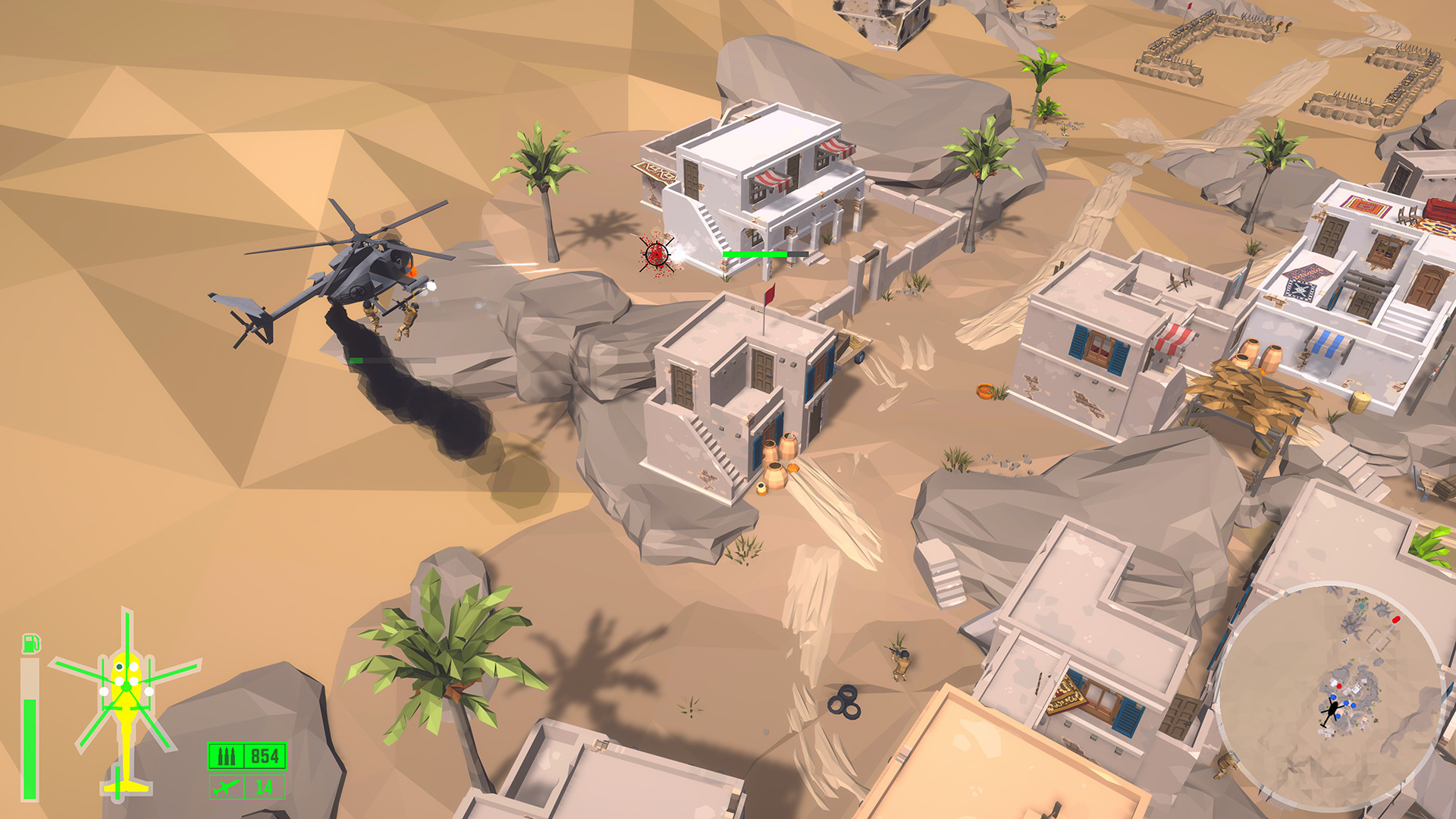Click the red enemy dot near the minimap center
This screenshot has height=819, width=1456.
[x=1338, y=686]
